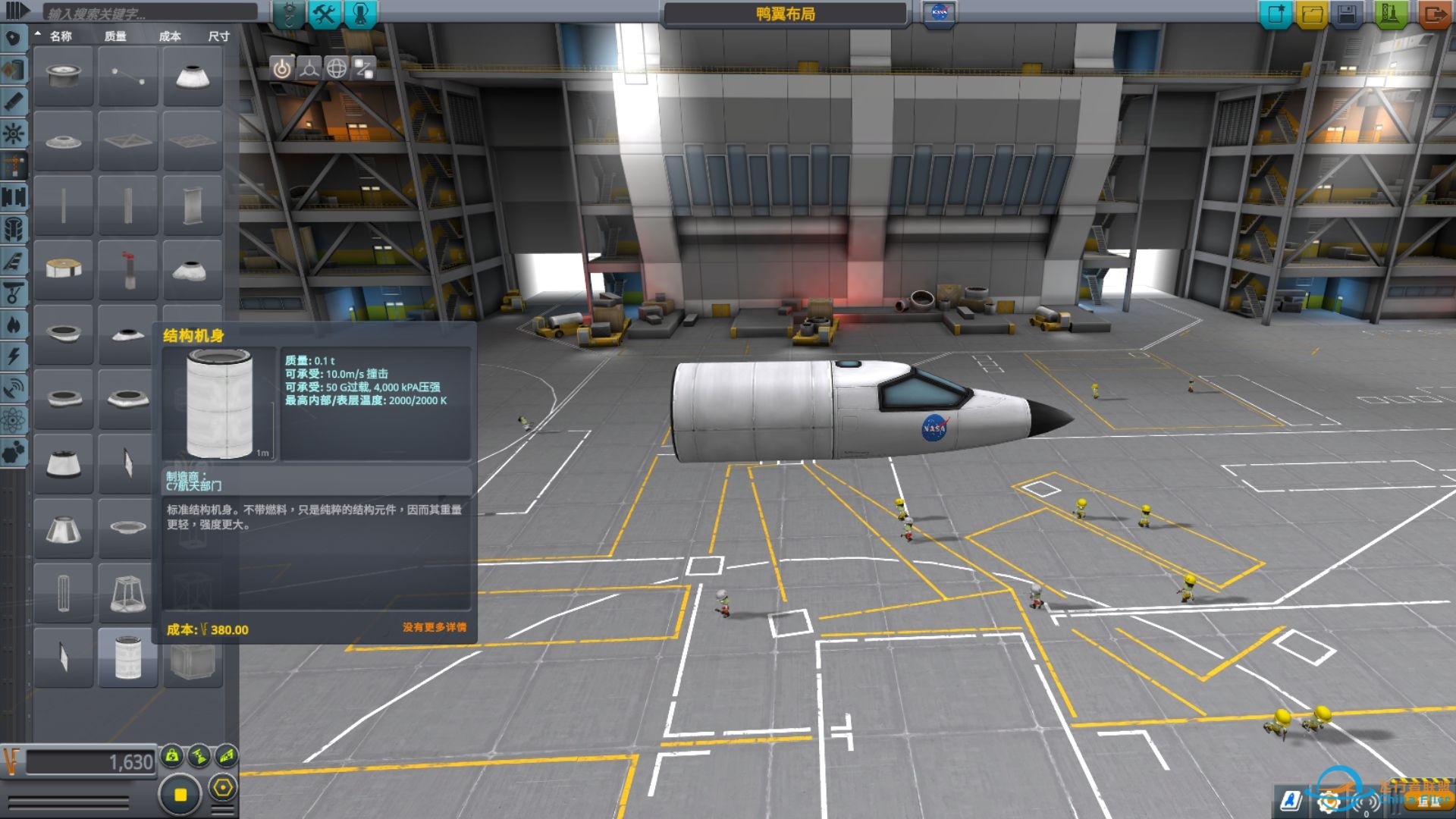Open the yellow load craft folder
Screen dimensions: 1456x819
click(1313, 14)
